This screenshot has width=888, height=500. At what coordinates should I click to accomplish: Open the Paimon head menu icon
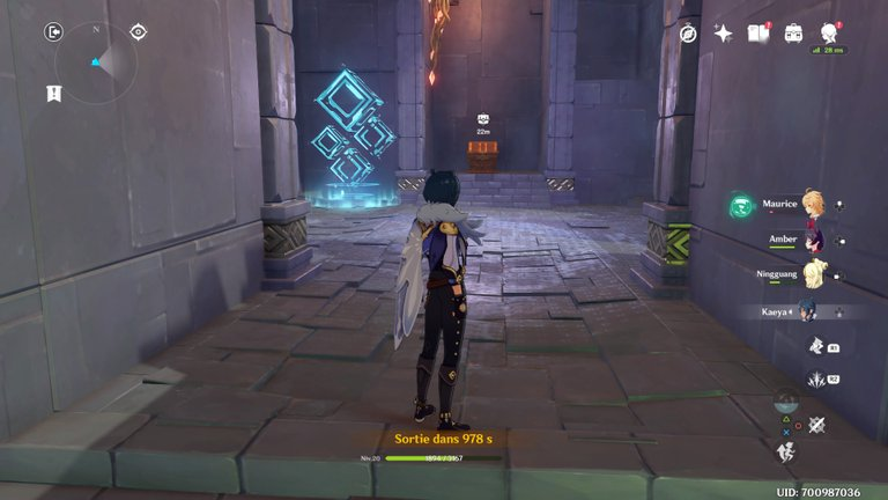(x=829, y=33)
